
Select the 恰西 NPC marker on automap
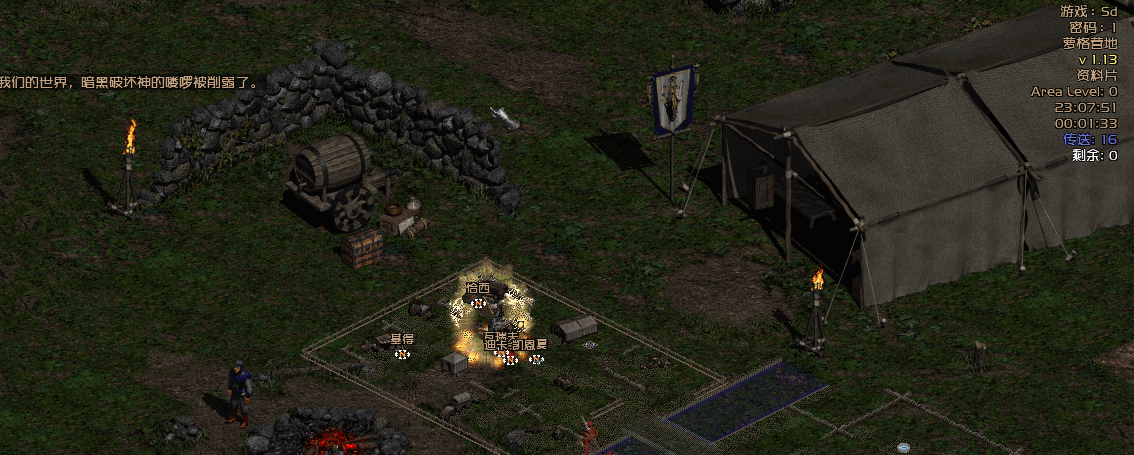click(478, 302)
